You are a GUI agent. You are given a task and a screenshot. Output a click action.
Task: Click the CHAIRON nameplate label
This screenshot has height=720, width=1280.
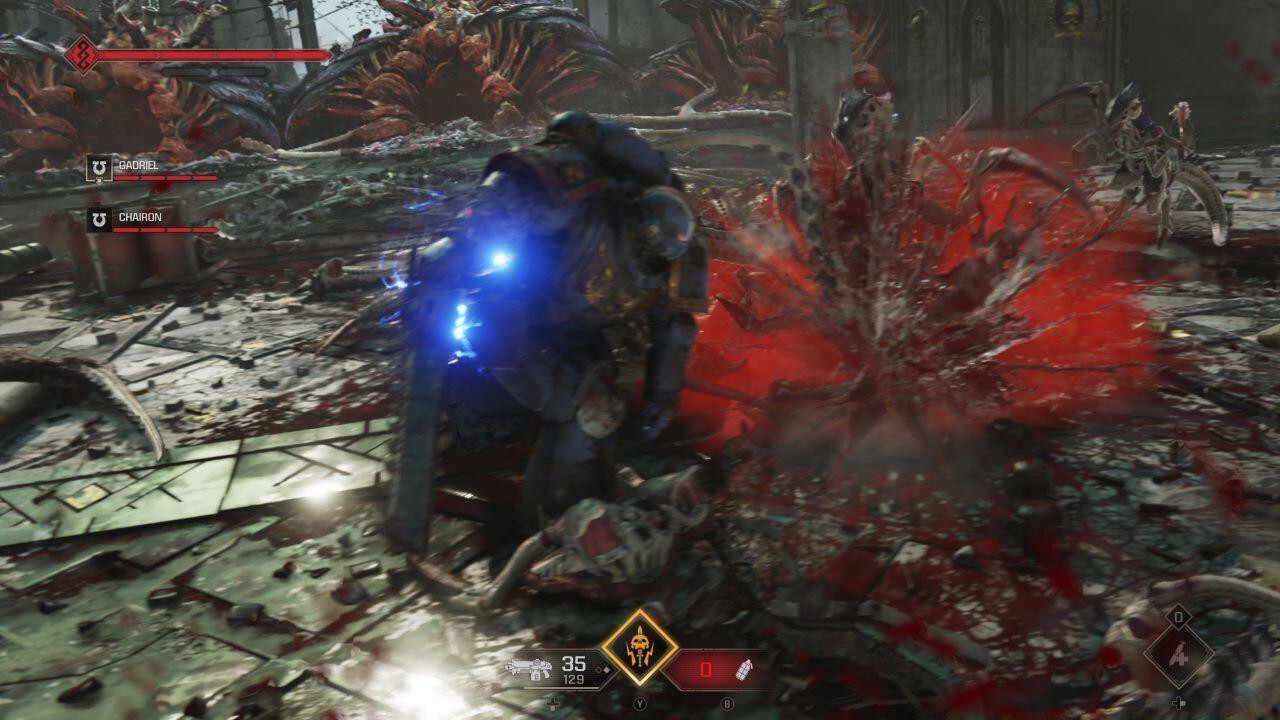(x=141, y=216)
